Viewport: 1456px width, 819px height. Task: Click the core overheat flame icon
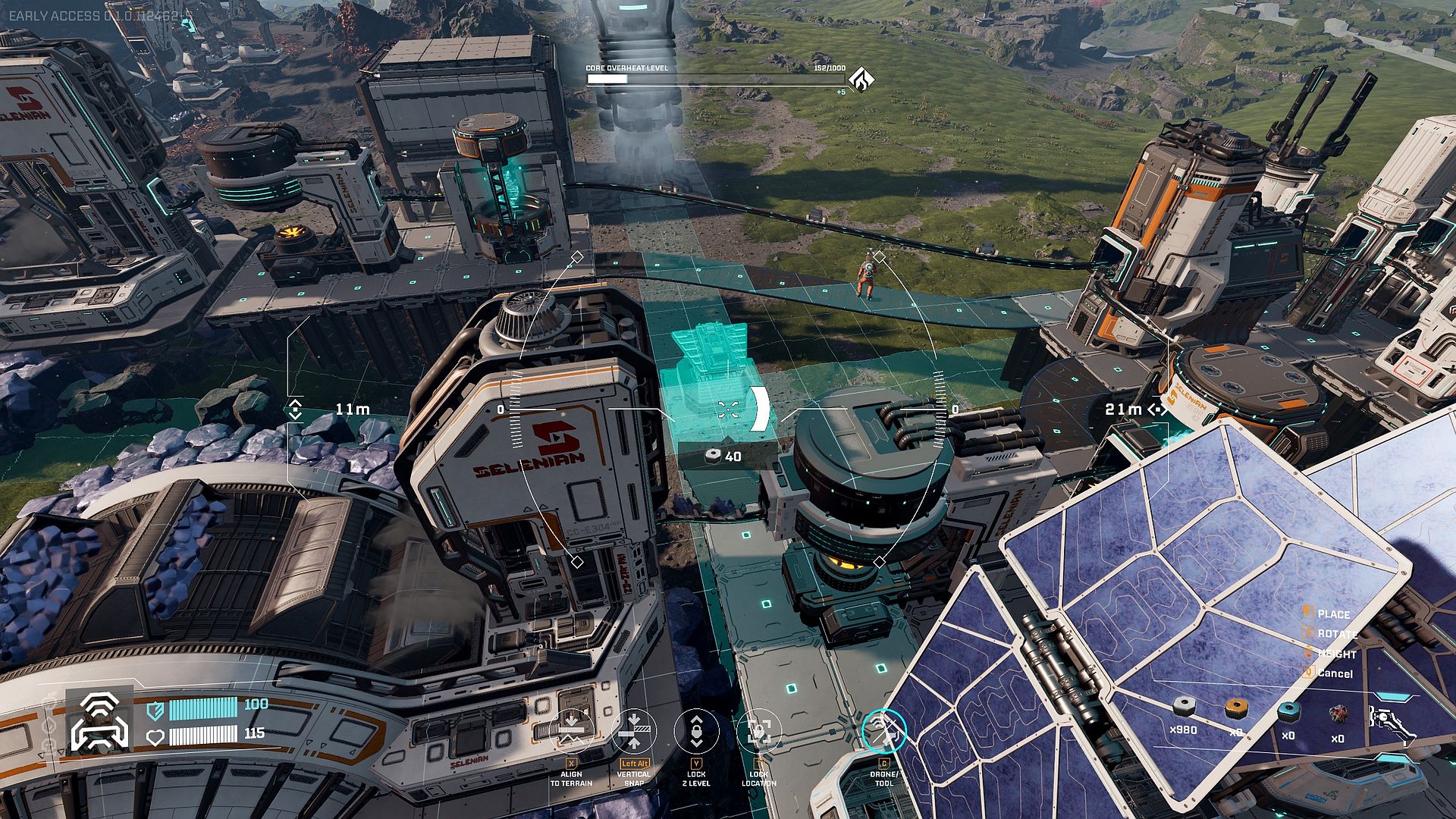coord(861,79)
